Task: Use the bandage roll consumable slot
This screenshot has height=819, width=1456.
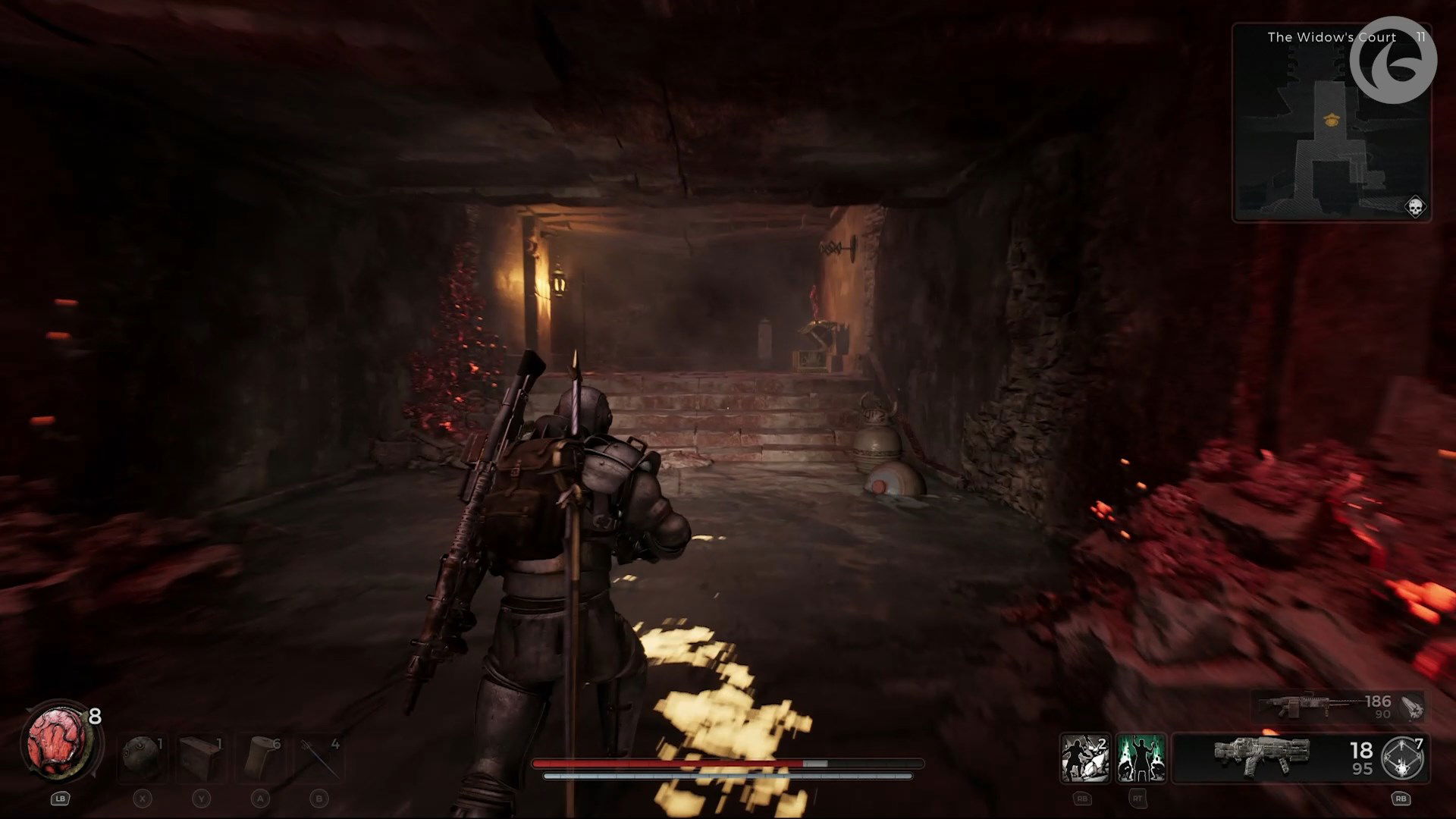Action: click(260, 756)
